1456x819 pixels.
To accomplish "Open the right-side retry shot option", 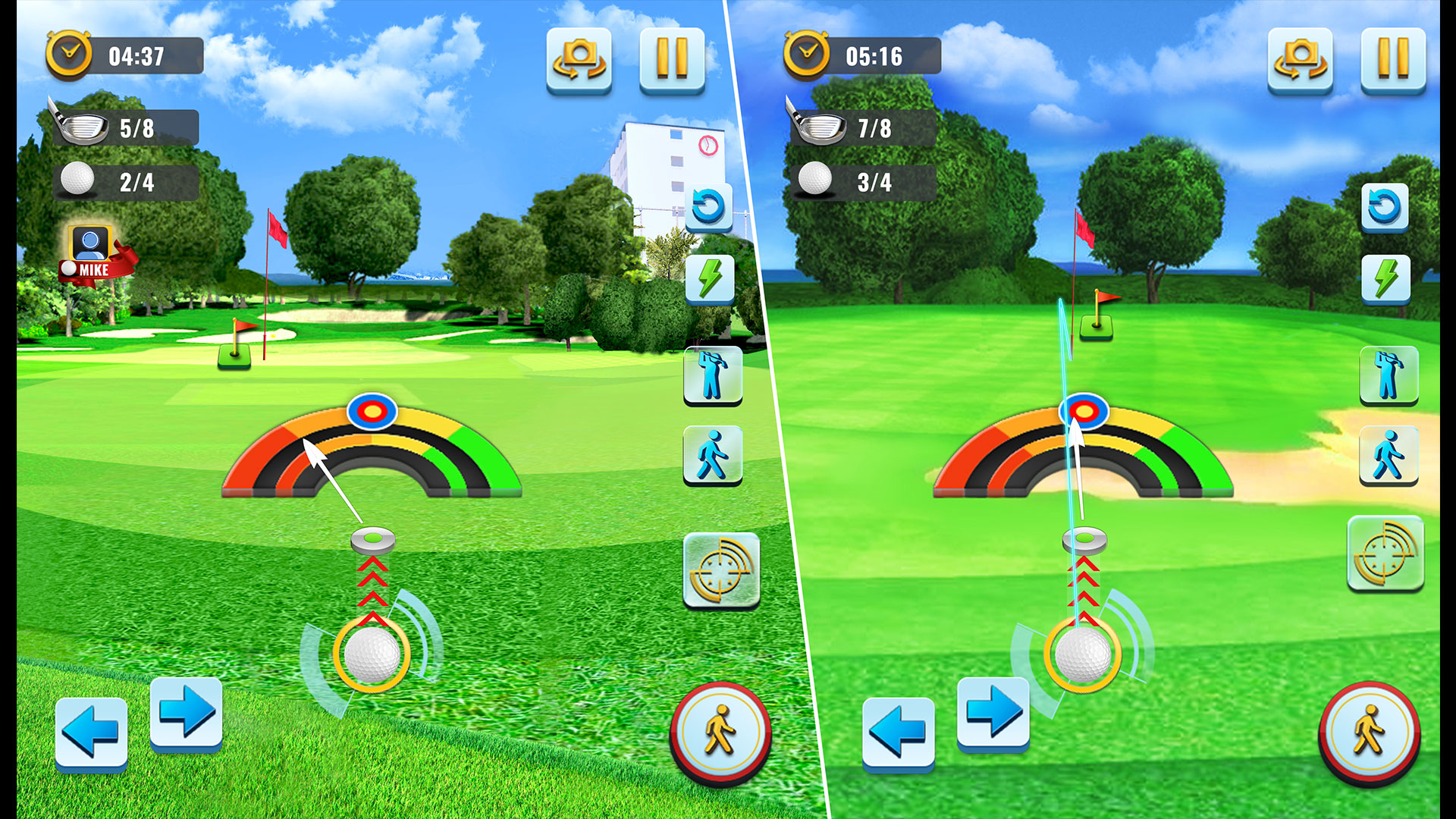I will [x=1386, y=205].
